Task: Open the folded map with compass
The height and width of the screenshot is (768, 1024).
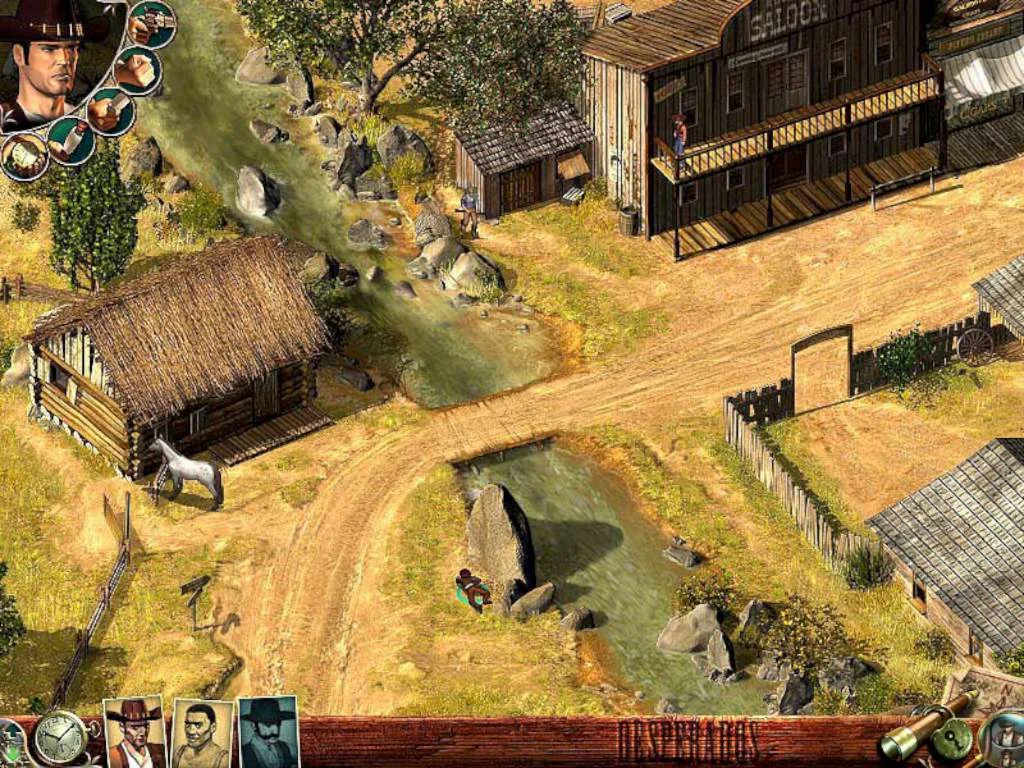Action: pyautogui.click(x=985, y=688)
